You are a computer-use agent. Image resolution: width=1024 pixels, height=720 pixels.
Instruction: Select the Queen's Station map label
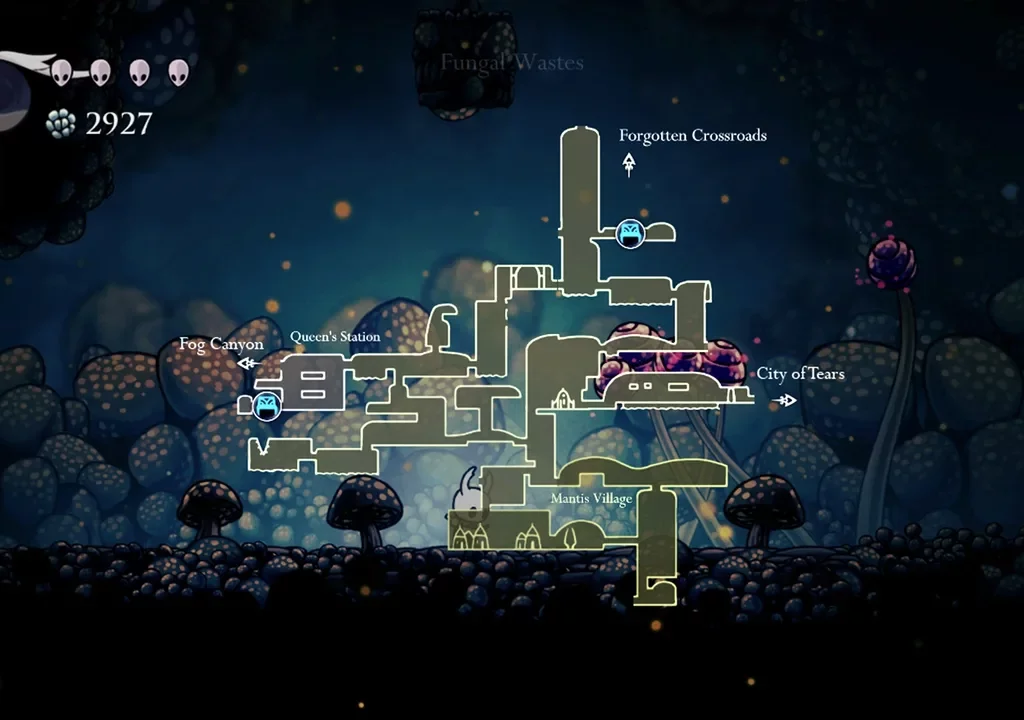coord(335,337)
